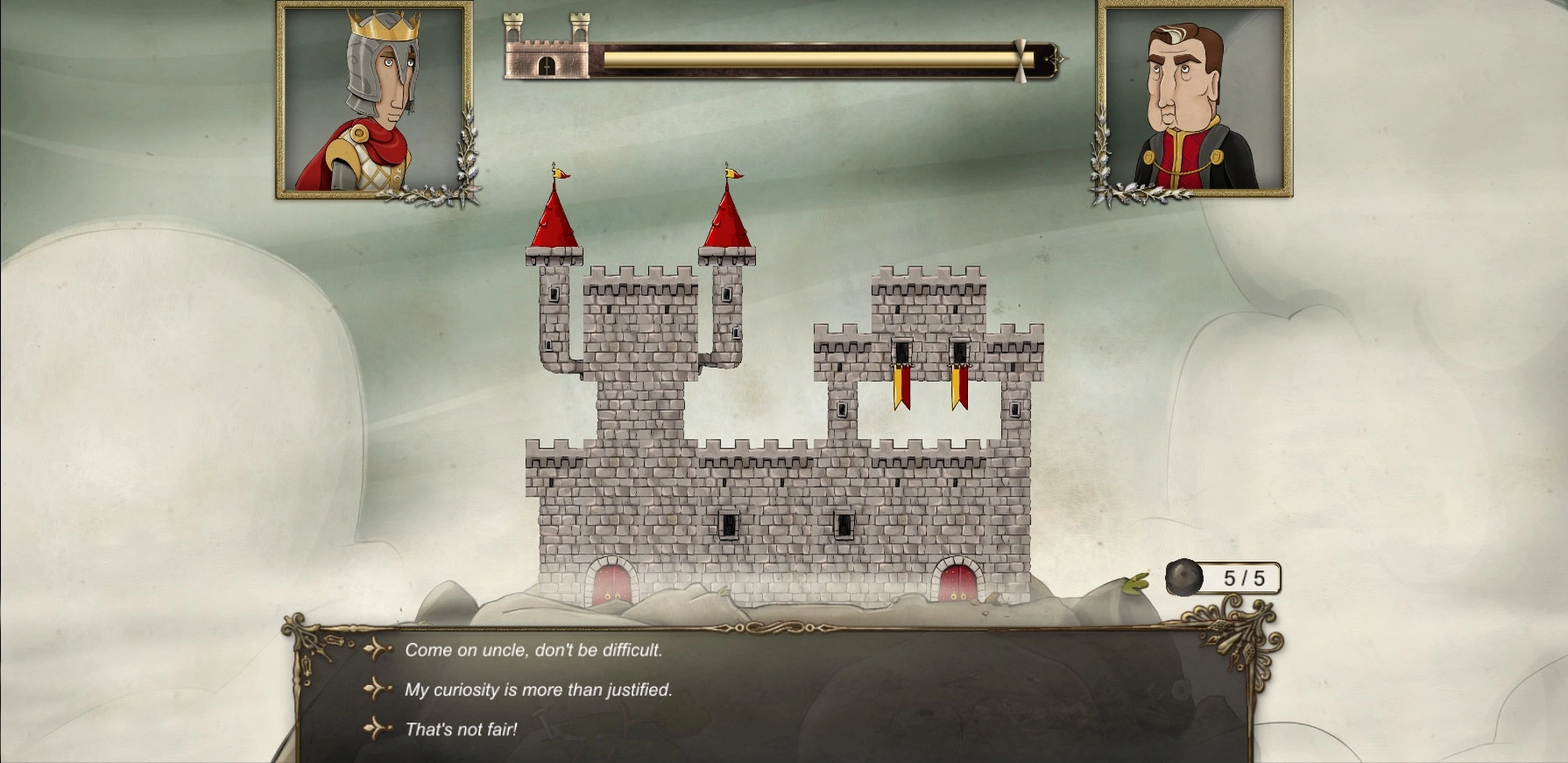Pick the "That's not fair!" response
This screenshot has width=1568, height=763.
[461, 730]
